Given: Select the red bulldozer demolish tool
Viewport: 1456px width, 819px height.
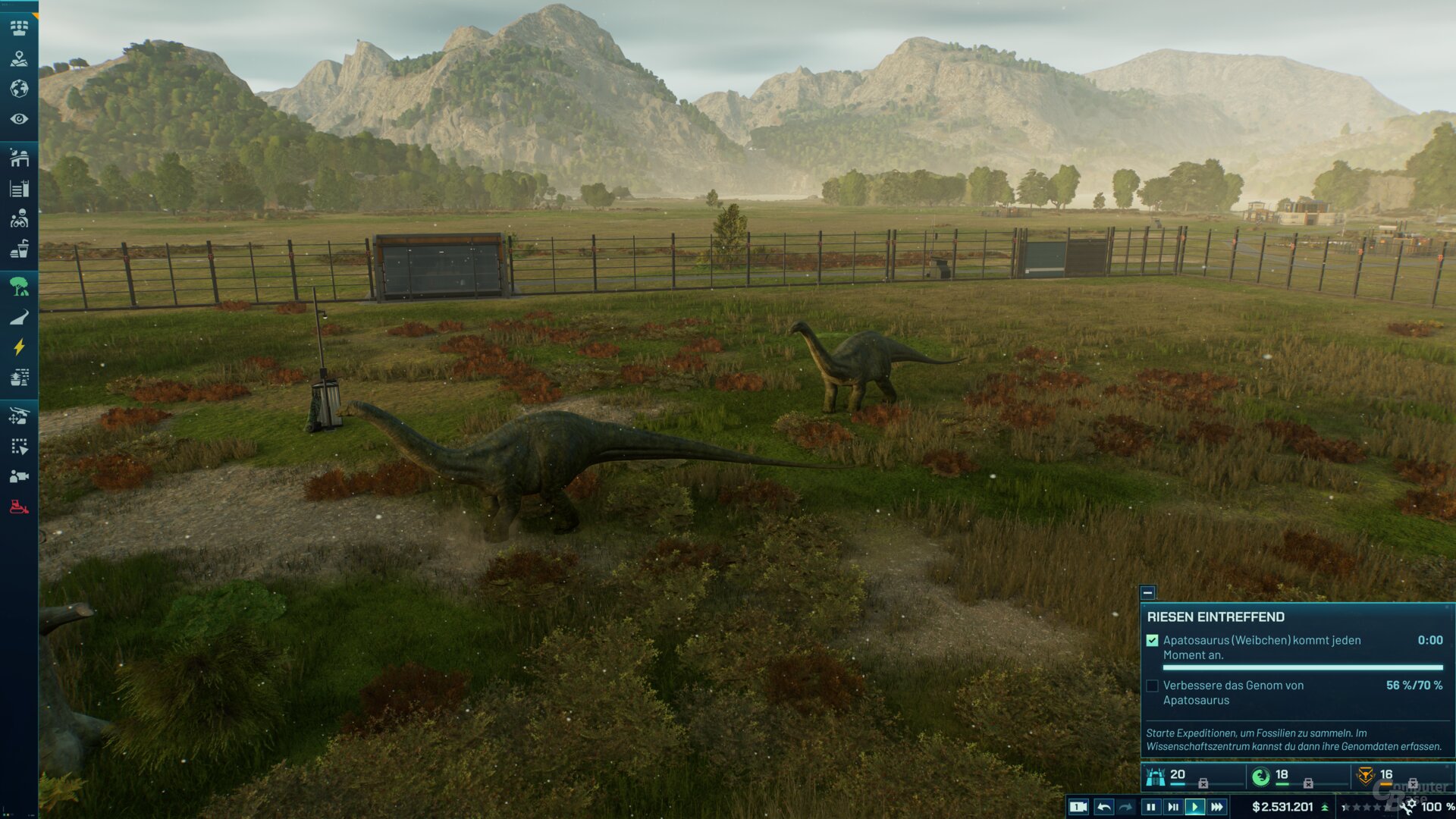Looking at the screenshot, I should [x=19, y=507].
